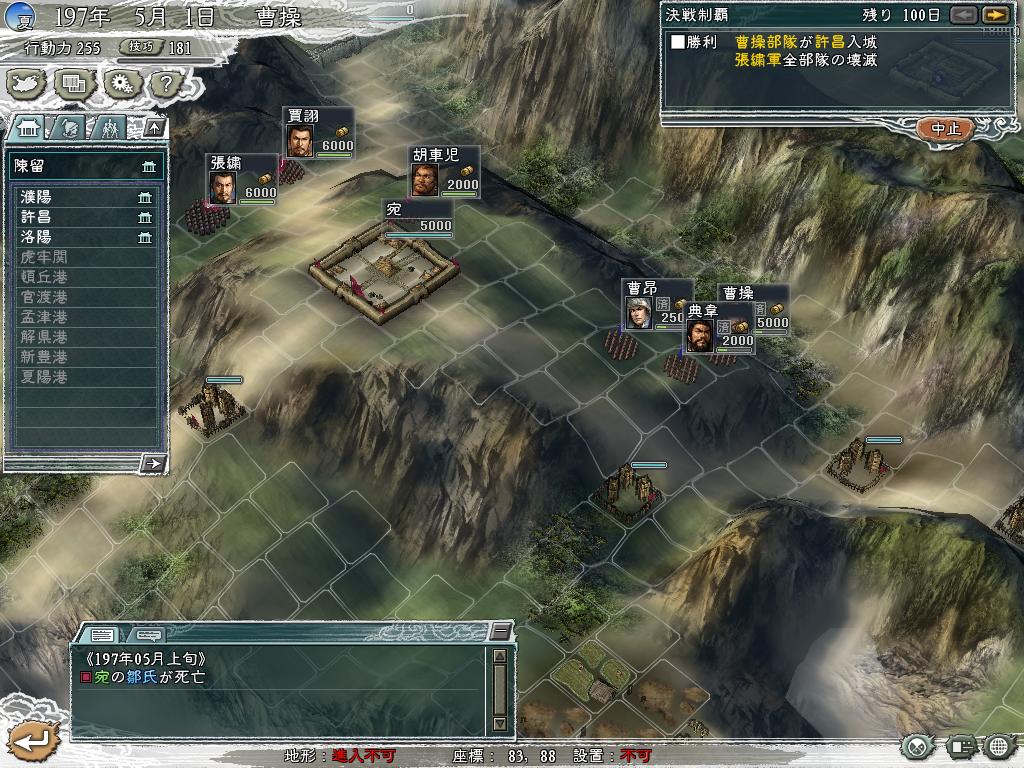This screenshot has width=1024, height=768.
Task: Click the 中止 abort button
Action: (944, 129)
